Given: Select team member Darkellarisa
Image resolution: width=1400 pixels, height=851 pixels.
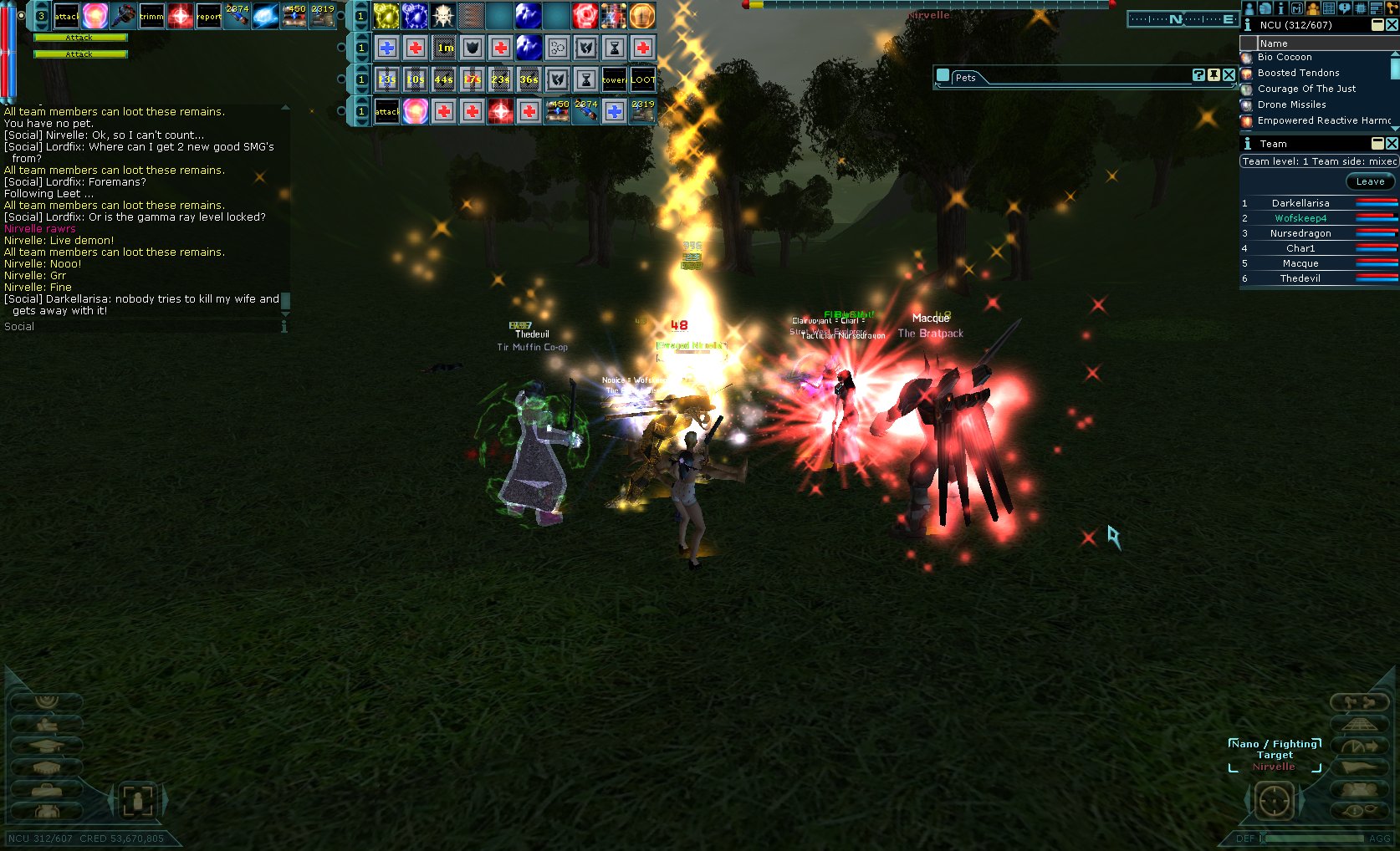Looking at the screenshot, I should click(x=1300, y=203).
